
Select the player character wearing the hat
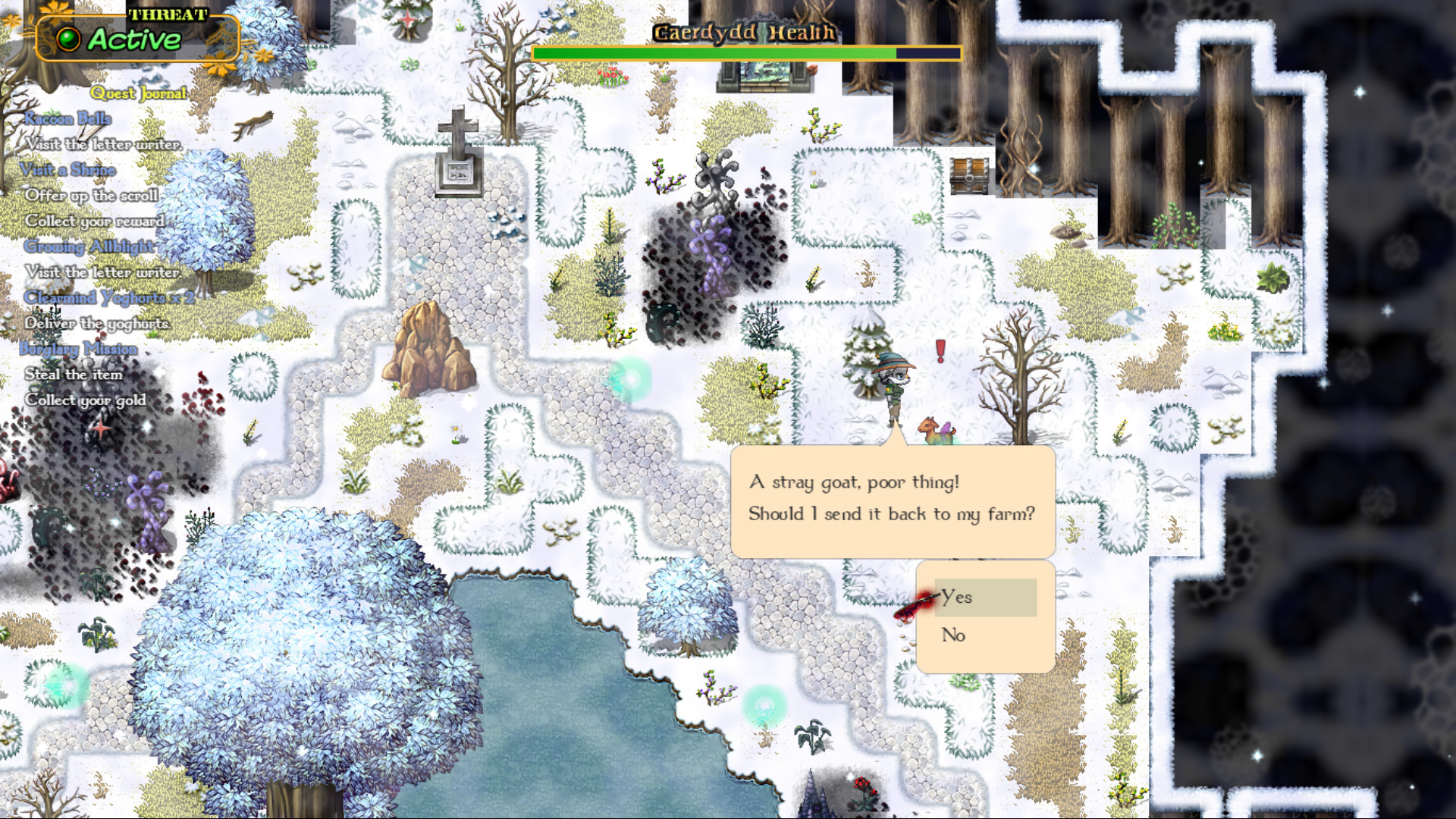pos(895,387)
